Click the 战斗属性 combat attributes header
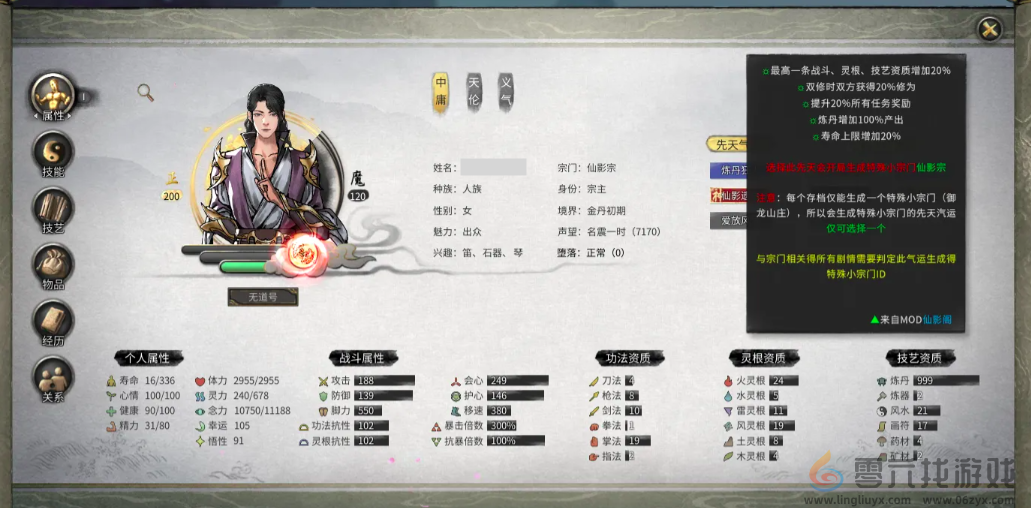This screenshot has height=508, width=1031. pos(362,357)
